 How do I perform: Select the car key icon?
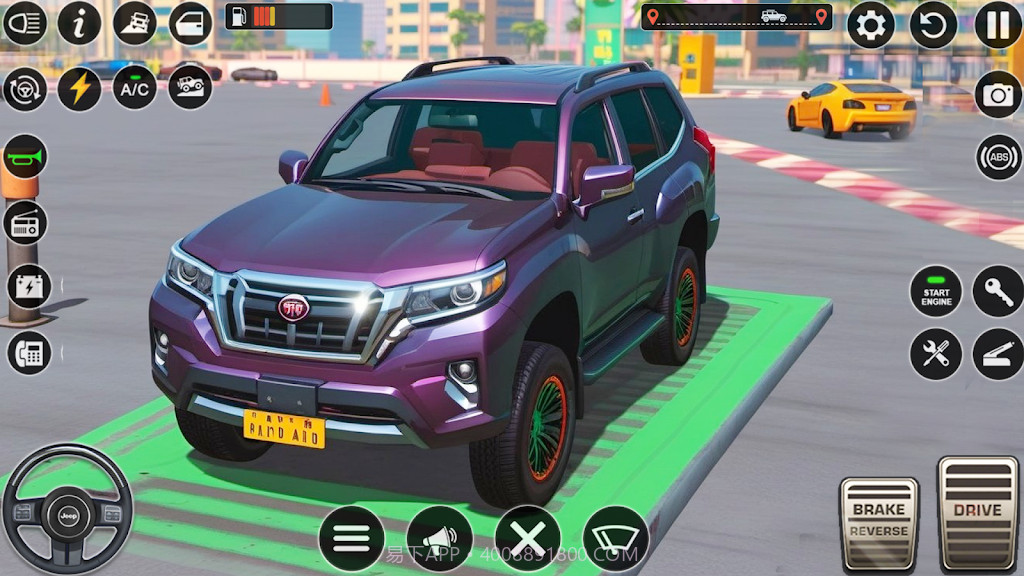pos(998,291)
